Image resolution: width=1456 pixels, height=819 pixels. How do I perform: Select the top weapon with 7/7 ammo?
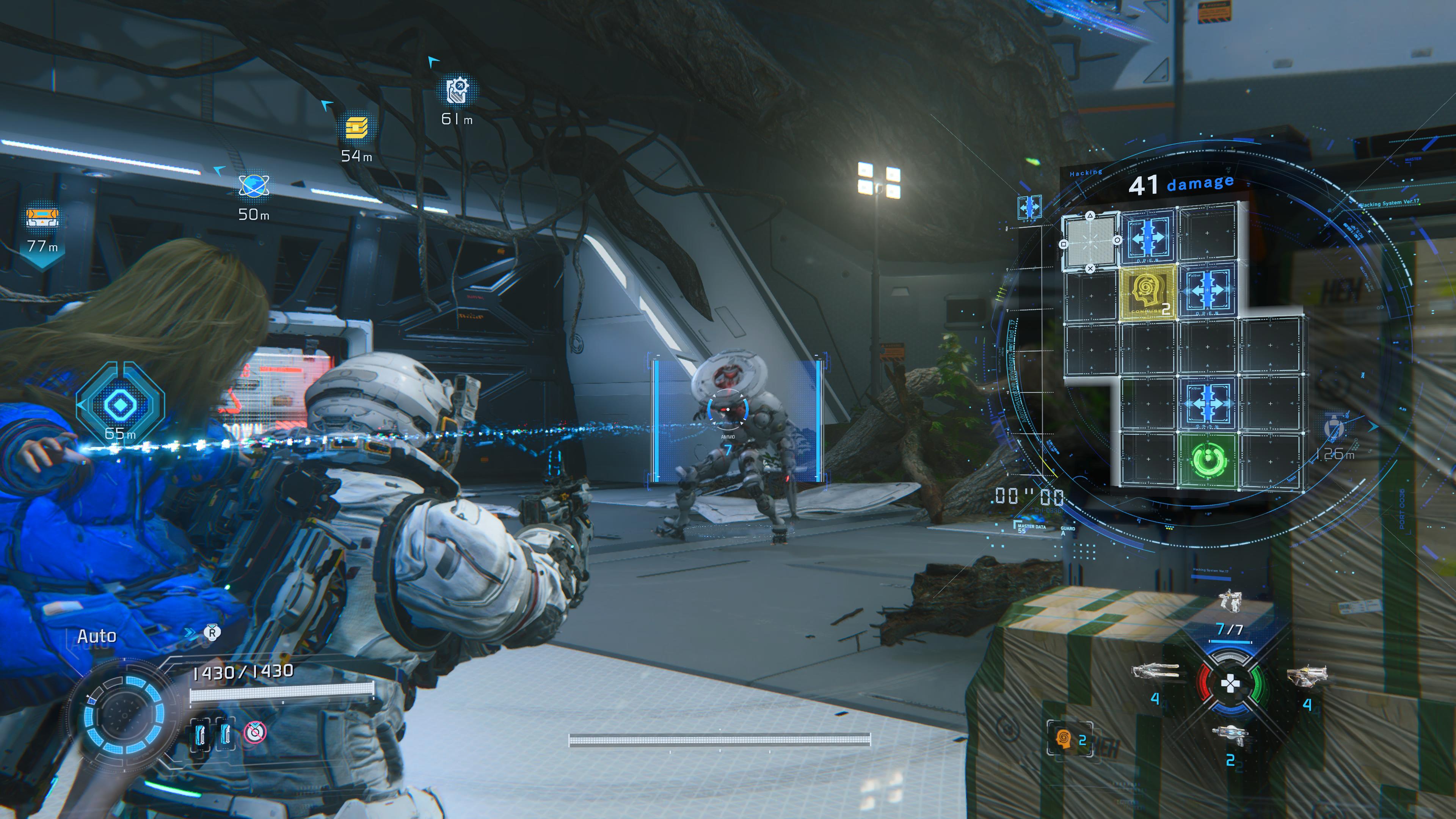click(x=1230, y=601)
